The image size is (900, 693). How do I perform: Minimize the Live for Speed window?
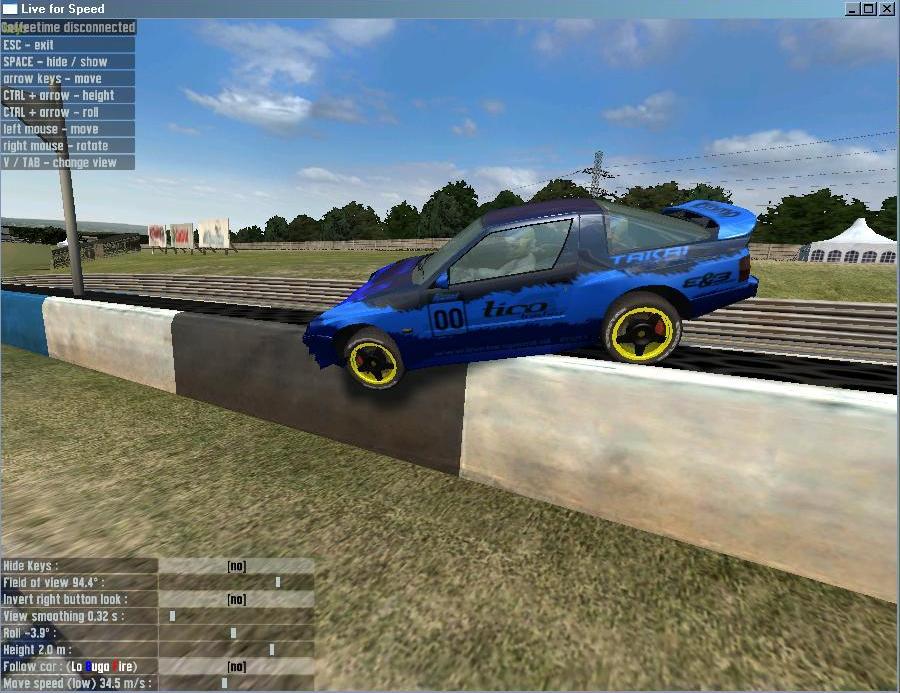tap(852, 9)
